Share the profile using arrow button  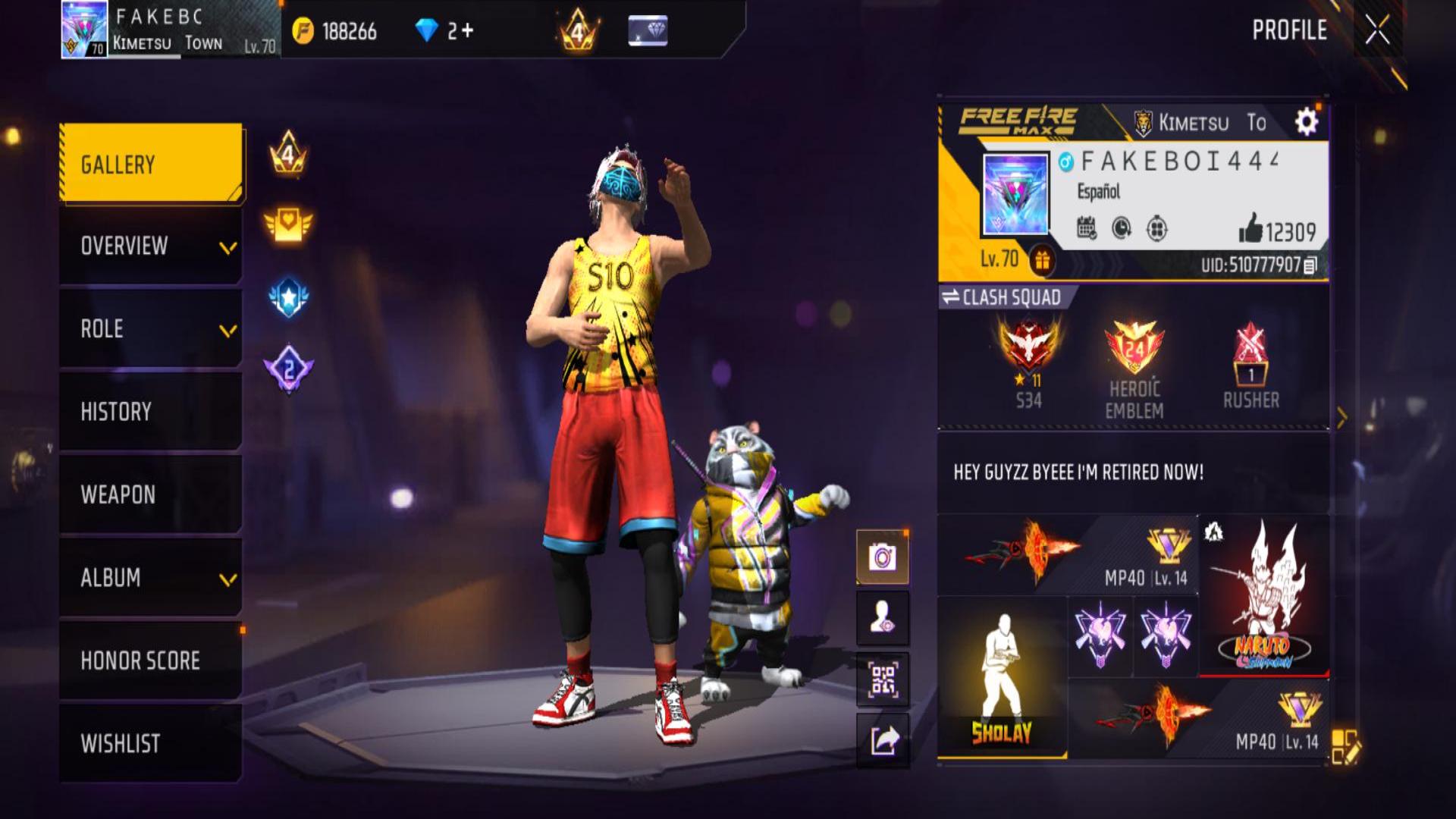pyautogui.click(x=883, y=740)
